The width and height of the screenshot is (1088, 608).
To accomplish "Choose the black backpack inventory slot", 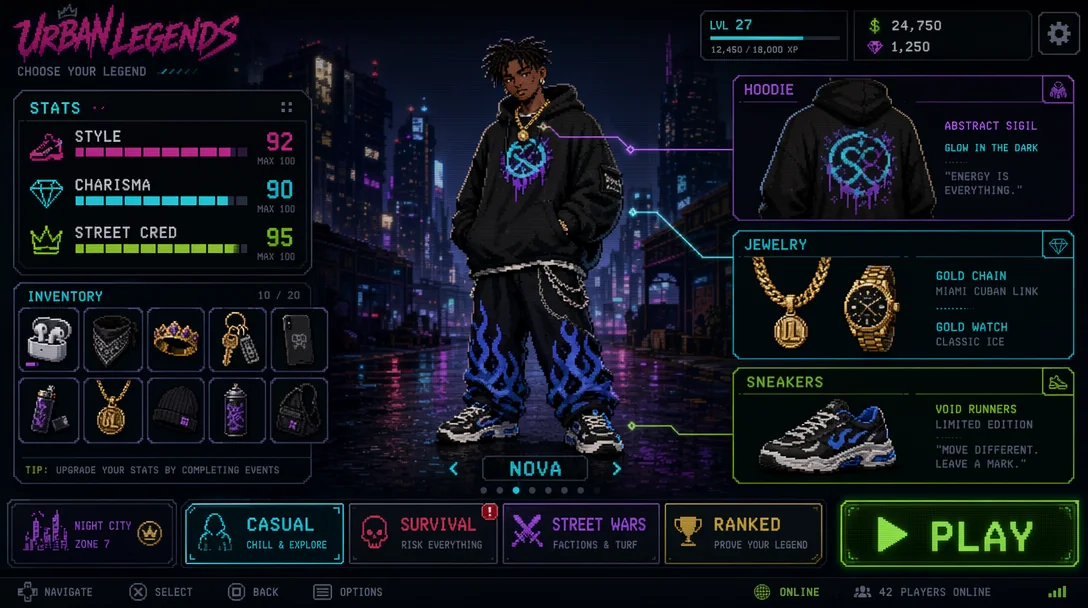I will click(300, 409).
